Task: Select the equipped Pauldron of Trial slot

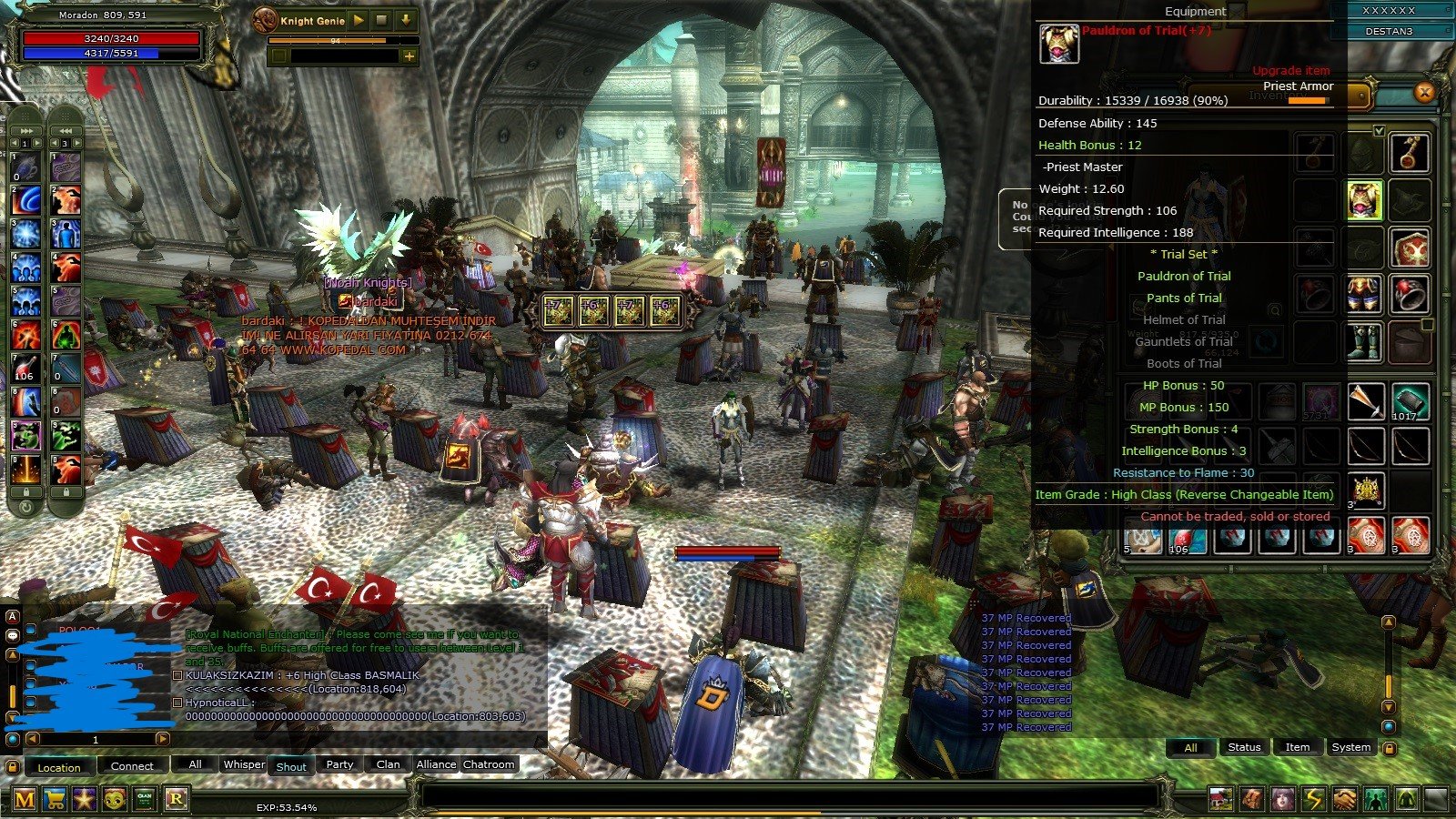Action: point(1363,200)
